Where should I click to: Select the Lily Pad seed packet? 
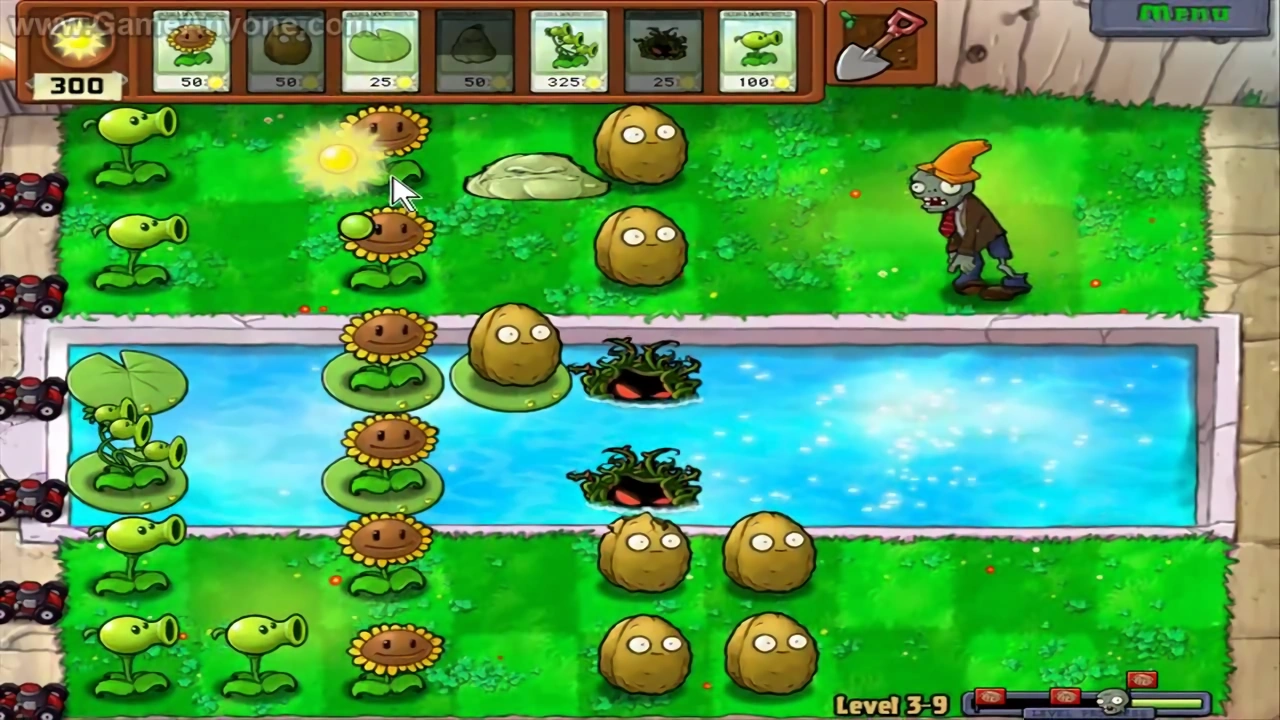(380, 50)
